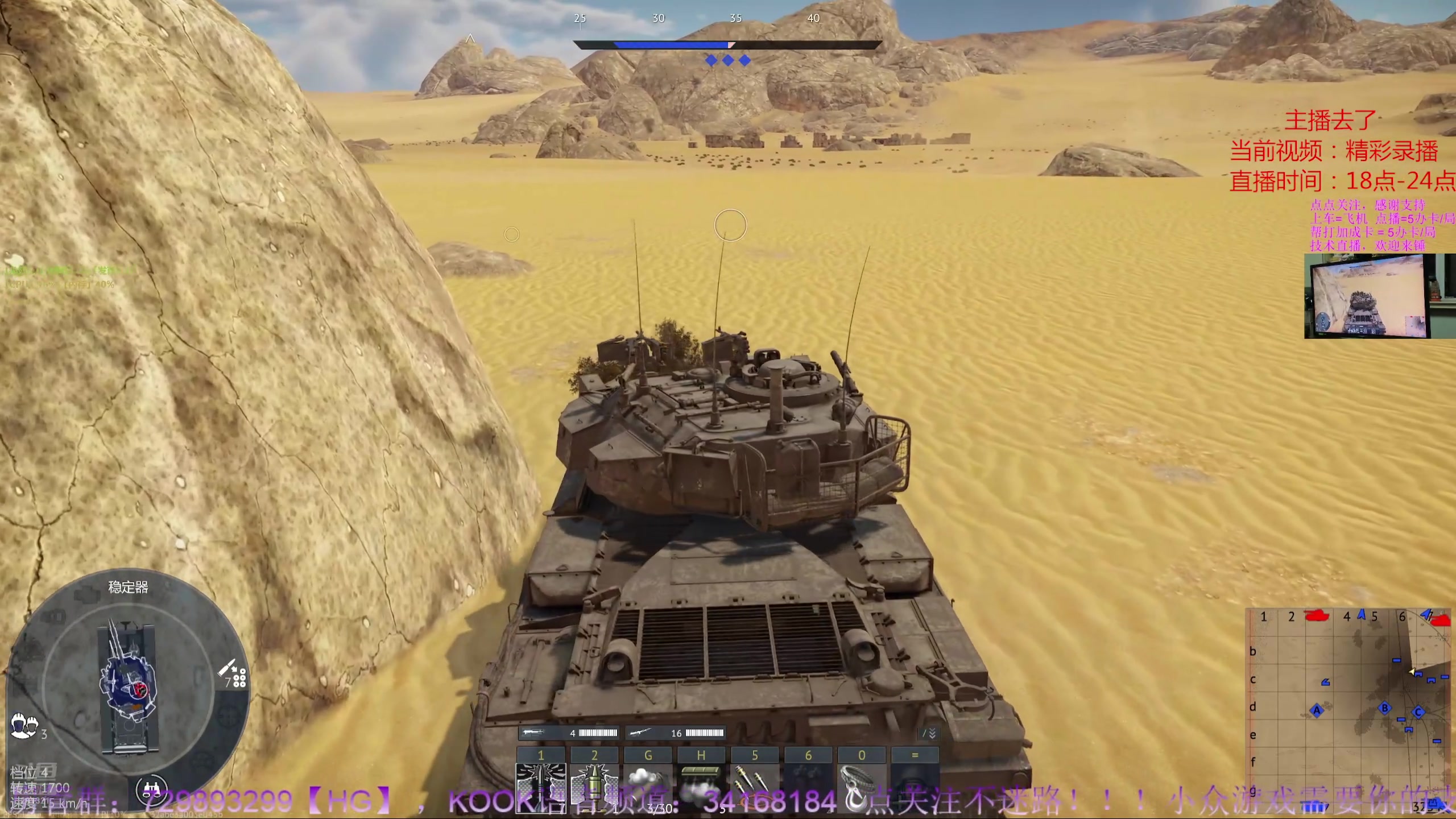
Task: Select the dimmed slot under key 6
Action: 808,788
